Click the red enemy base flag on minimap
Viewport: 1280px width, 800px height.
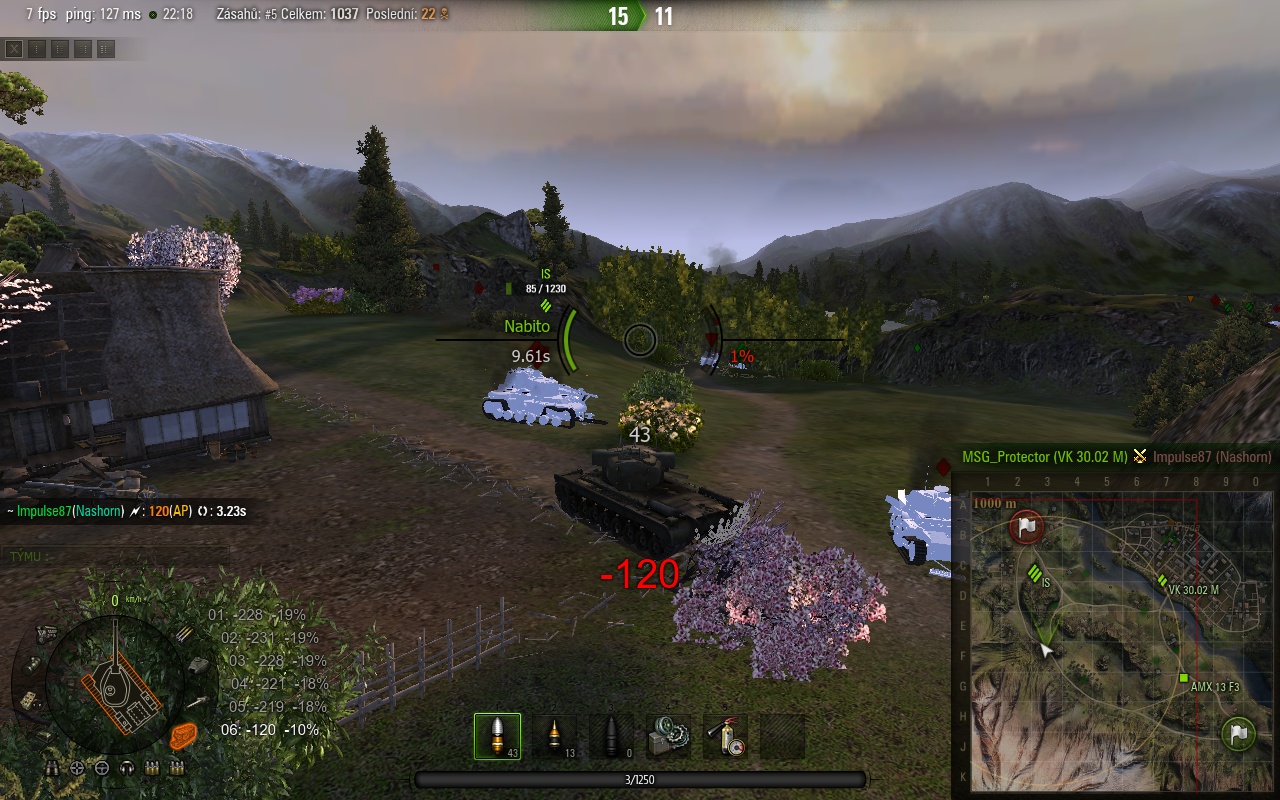(1027, 526)
